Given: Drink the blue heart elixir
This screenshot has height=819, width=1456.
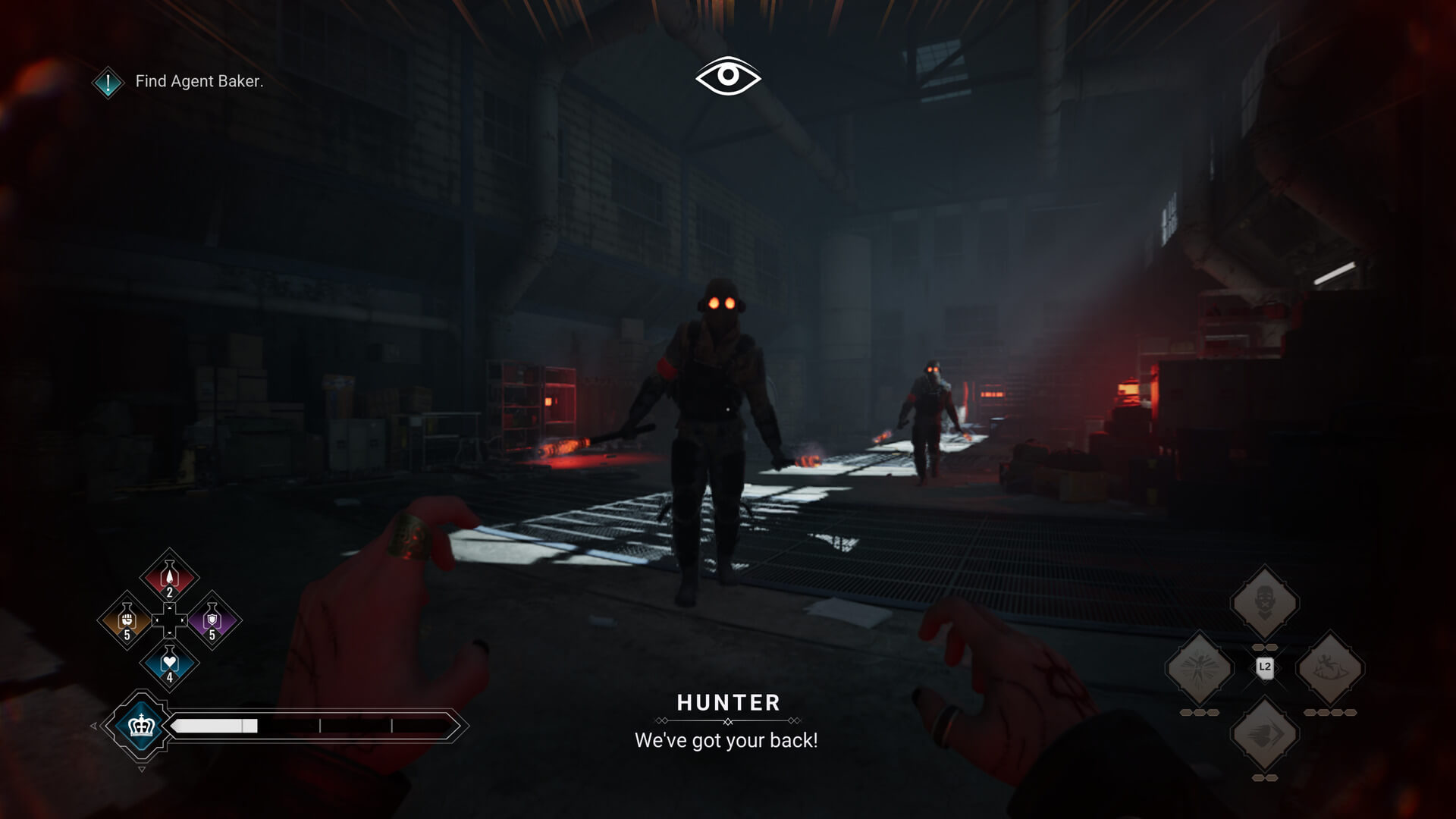Looking at the screenshot, I should click(169, 664).
